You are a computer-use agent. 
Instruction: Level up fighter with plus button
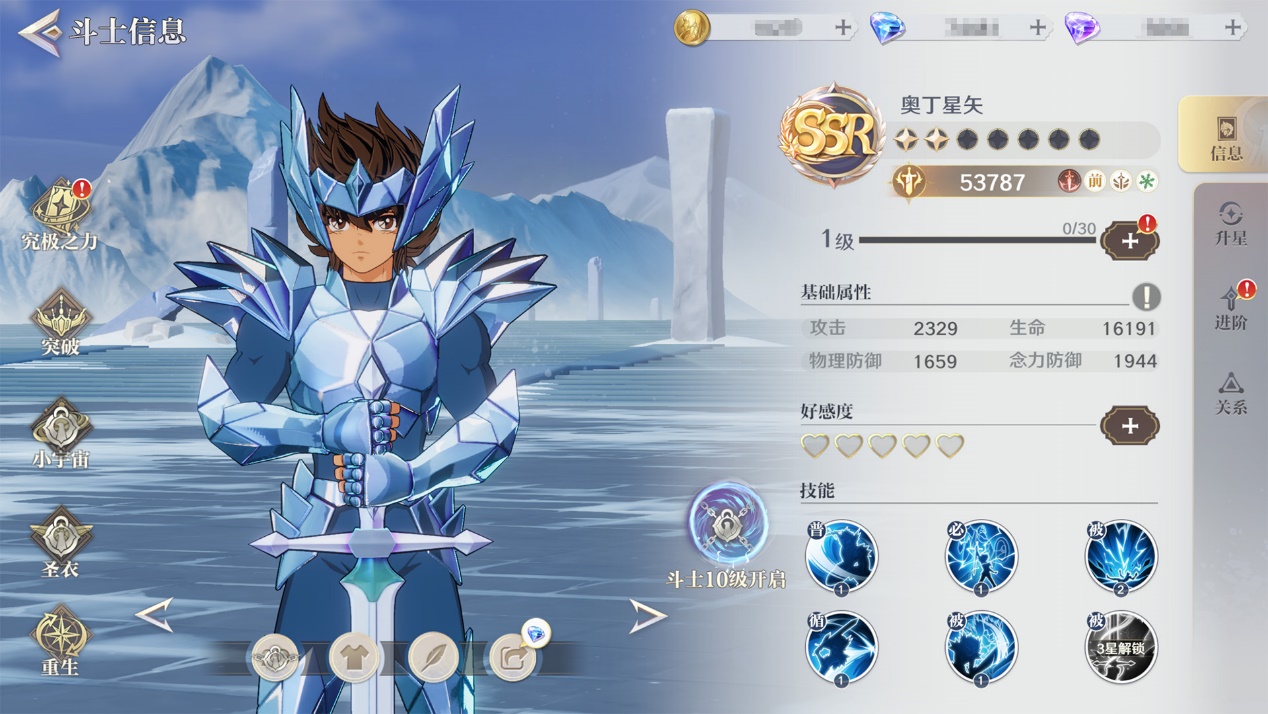point(1130,241)
